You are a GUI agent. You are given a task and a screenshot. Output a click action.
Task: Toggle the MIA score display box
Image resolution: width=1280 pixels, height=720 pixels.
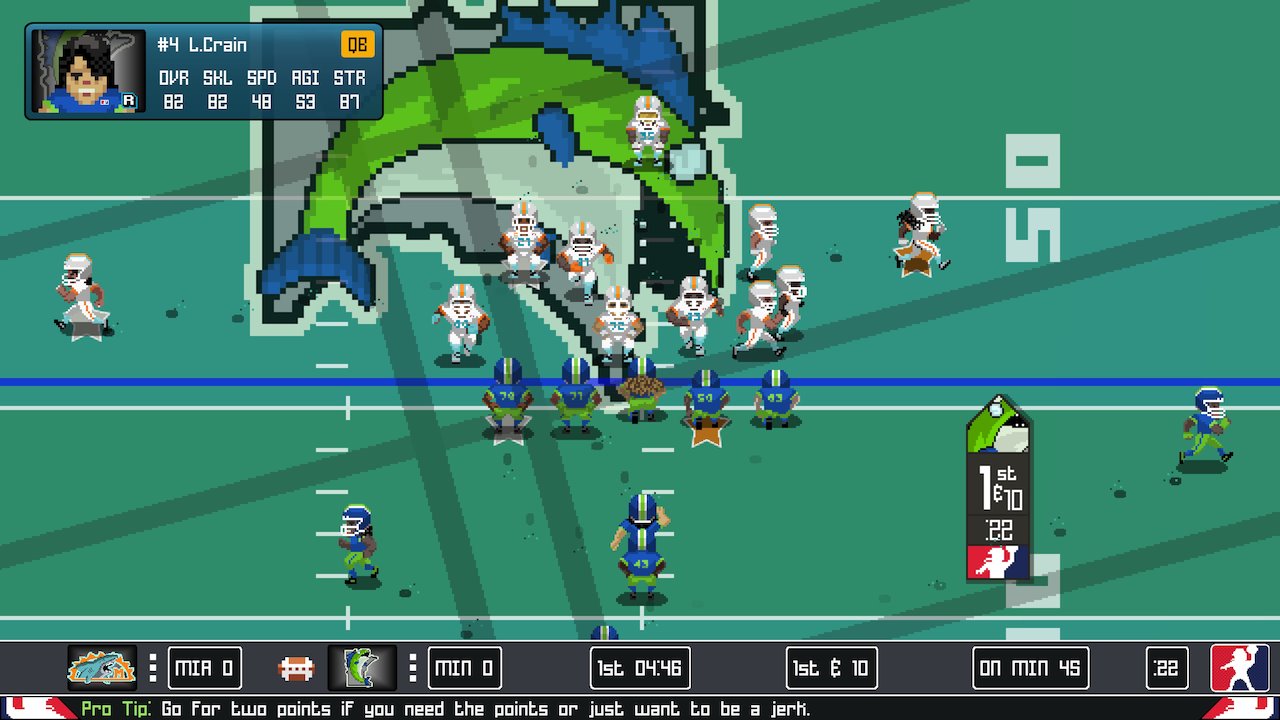[203, 668]
